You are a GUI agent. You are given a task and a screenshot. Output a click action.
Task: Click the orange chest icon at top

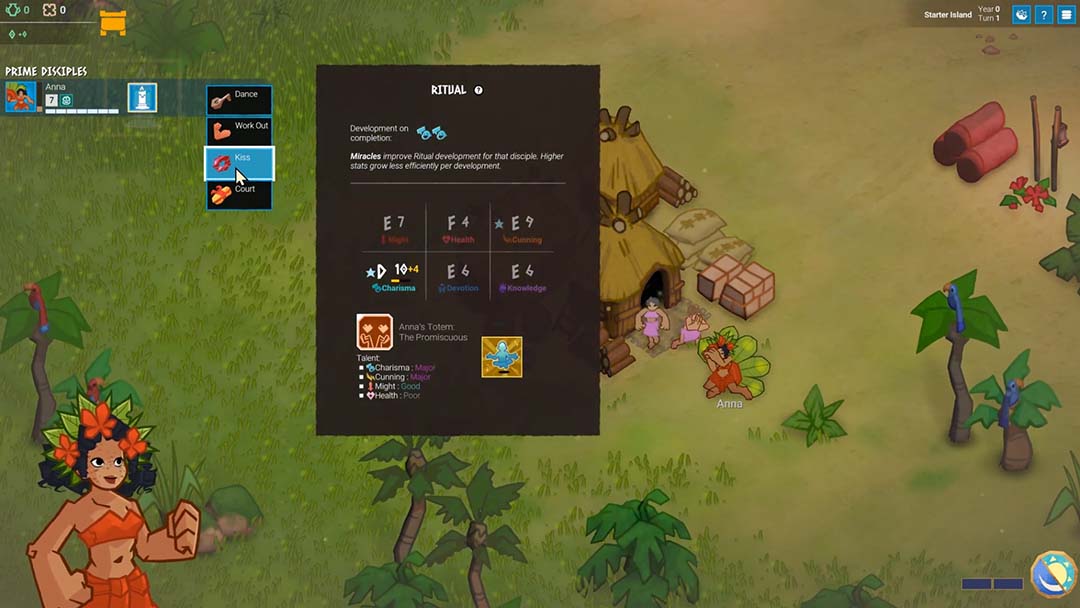[113, 21]
